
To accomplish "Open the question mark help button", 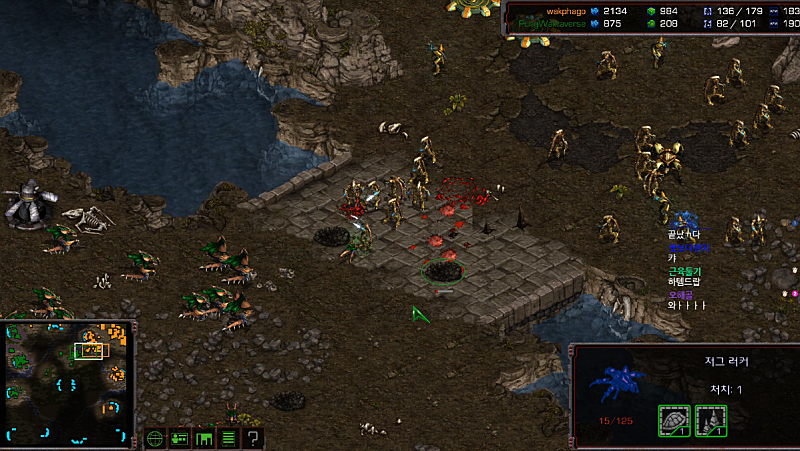I will click(x=253, y=438).
